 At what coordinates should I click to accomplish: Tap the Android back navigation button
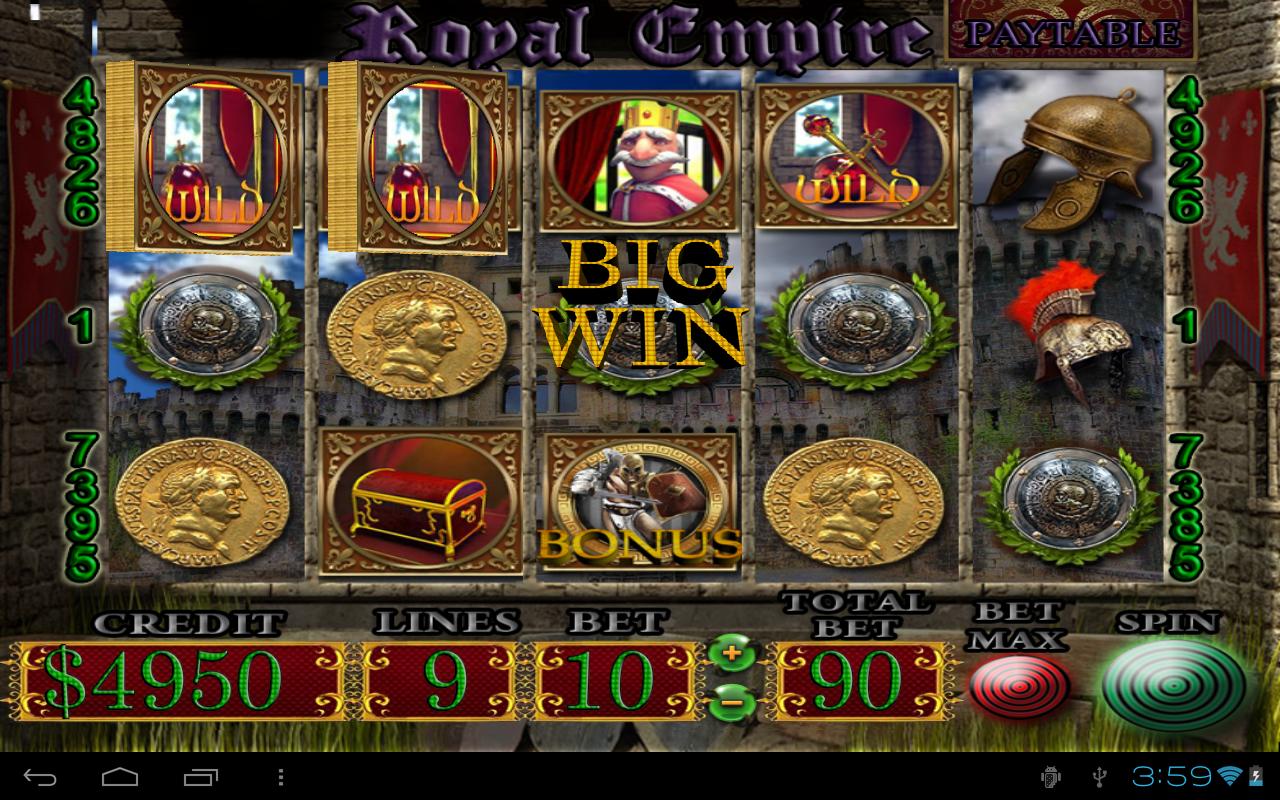coord(41,776)
